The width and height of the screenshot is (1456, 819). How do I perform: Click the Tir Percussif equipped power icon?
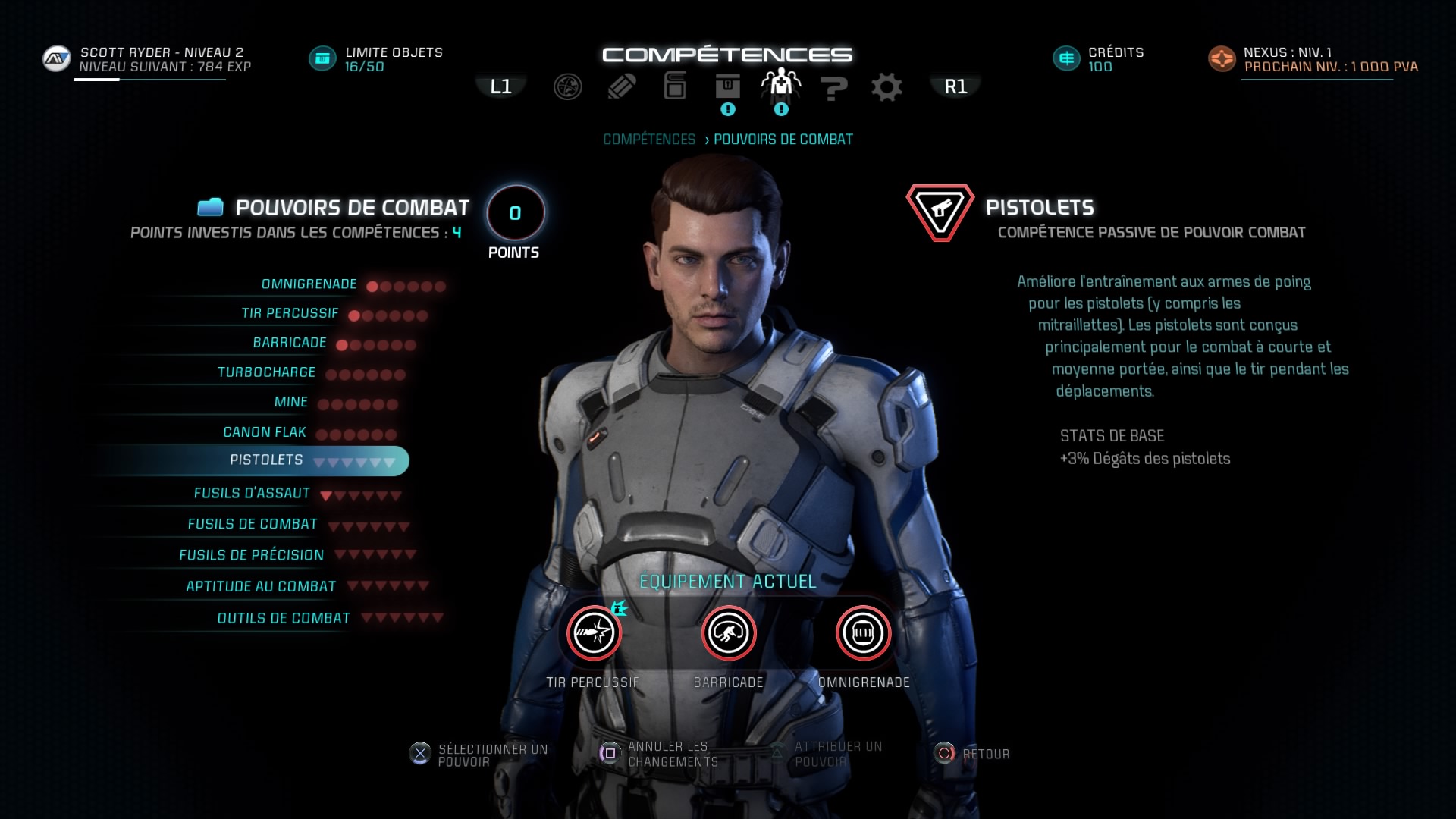[x=594, y=632]
